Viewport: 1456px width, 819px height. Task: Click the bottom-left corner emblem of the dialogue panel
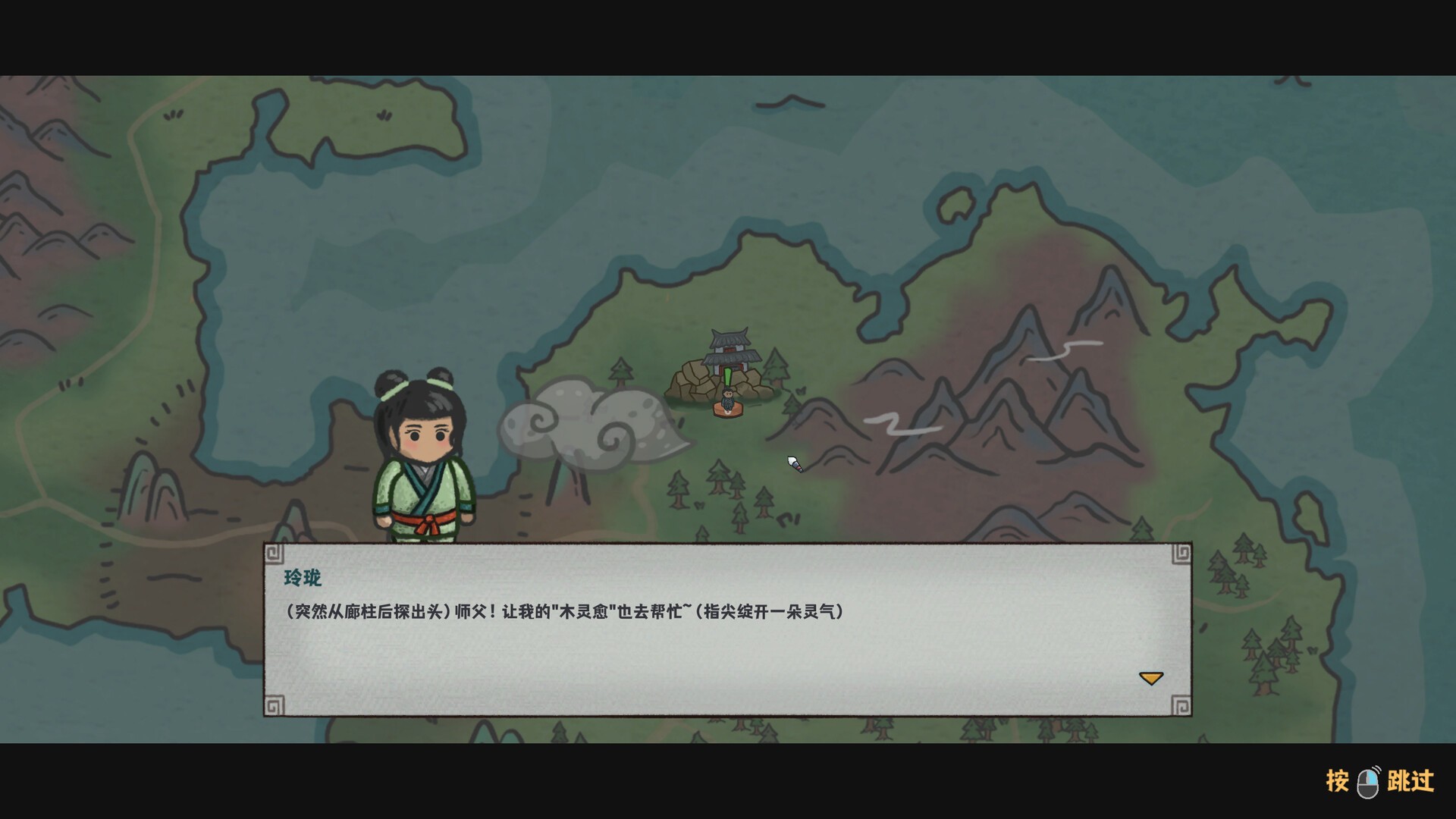coord(273,704)
